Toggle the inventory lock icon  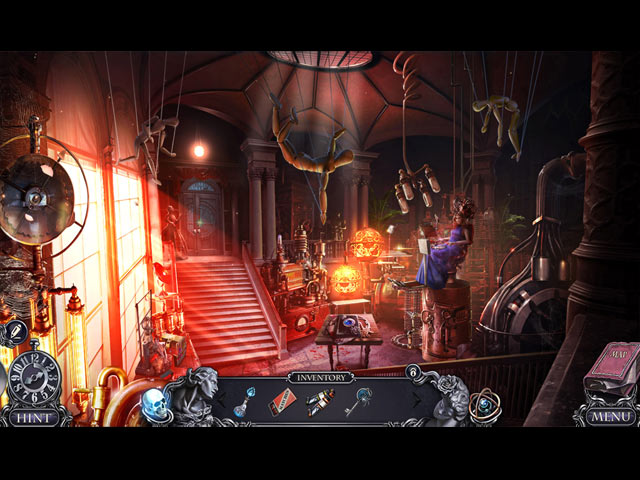coord(411,372)
